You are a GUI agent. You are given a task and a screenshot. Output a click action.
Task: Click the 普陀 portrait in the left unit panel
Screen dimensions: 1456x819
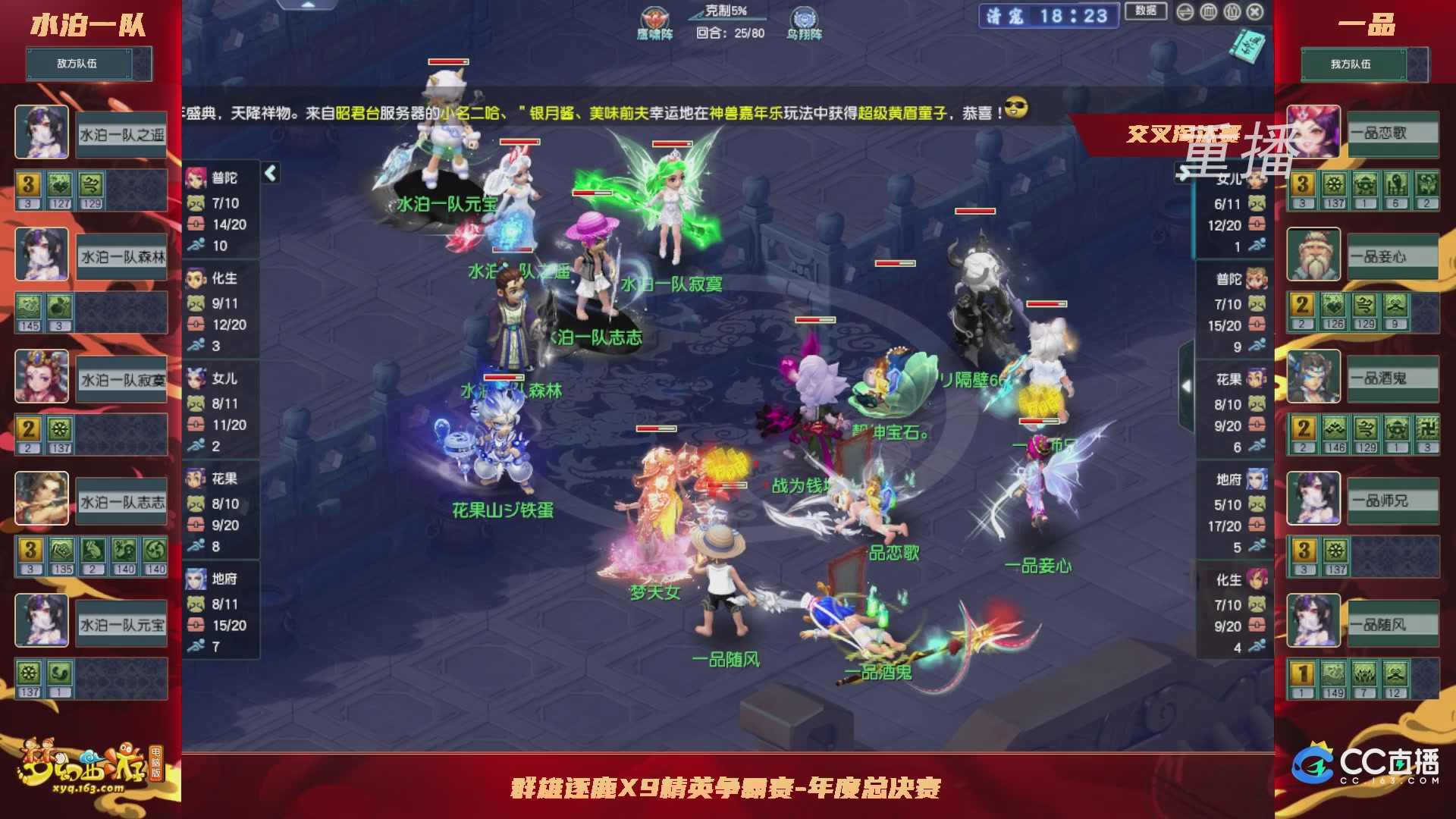pos(197,178)
